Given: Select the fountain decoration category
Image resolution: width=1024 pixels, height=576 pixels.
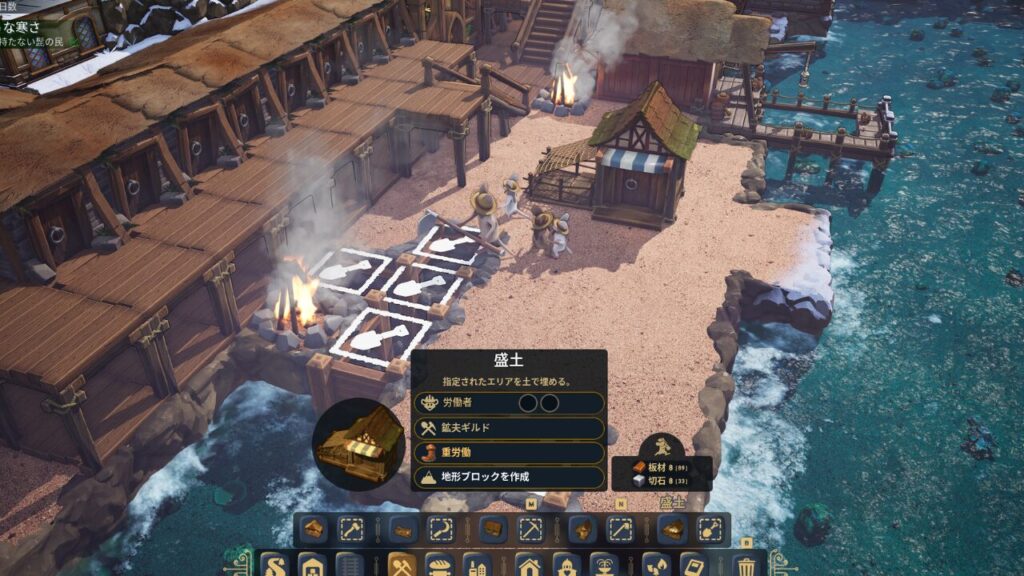Looking at the screenshot, I should [603, 566].
